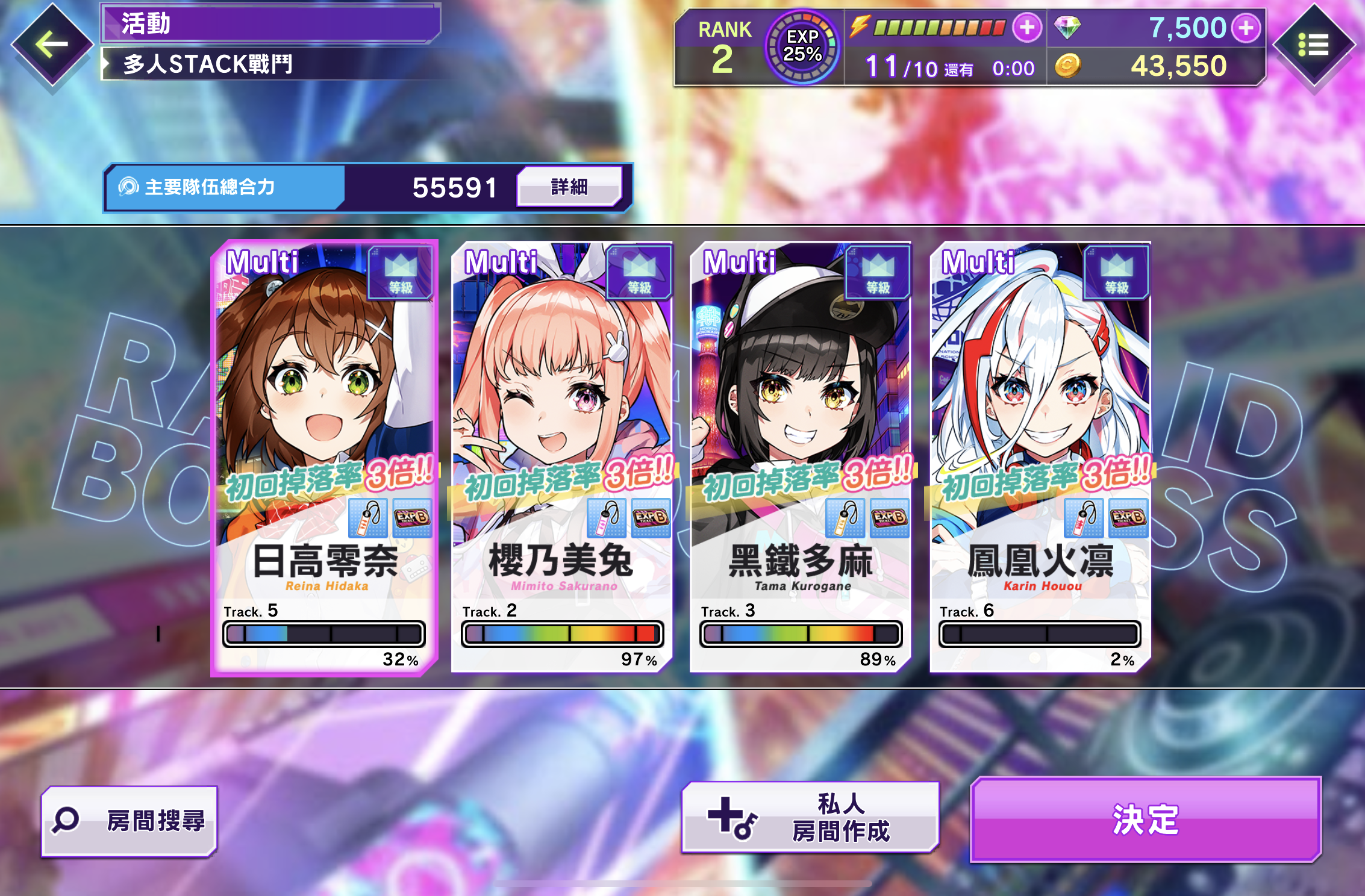The width and height of the screenshot is (1365, 896).
Task: Open 等級 level badge on Mimito's card
Action: [639, 273]
